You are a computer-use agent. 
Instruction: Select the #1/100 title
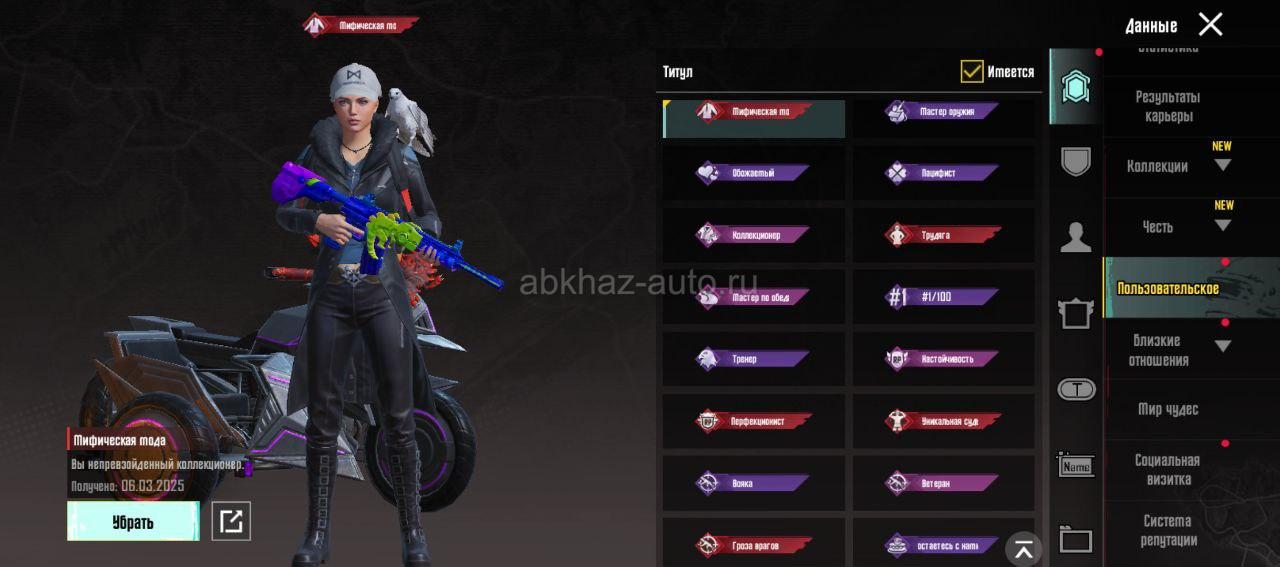point(943,297)
